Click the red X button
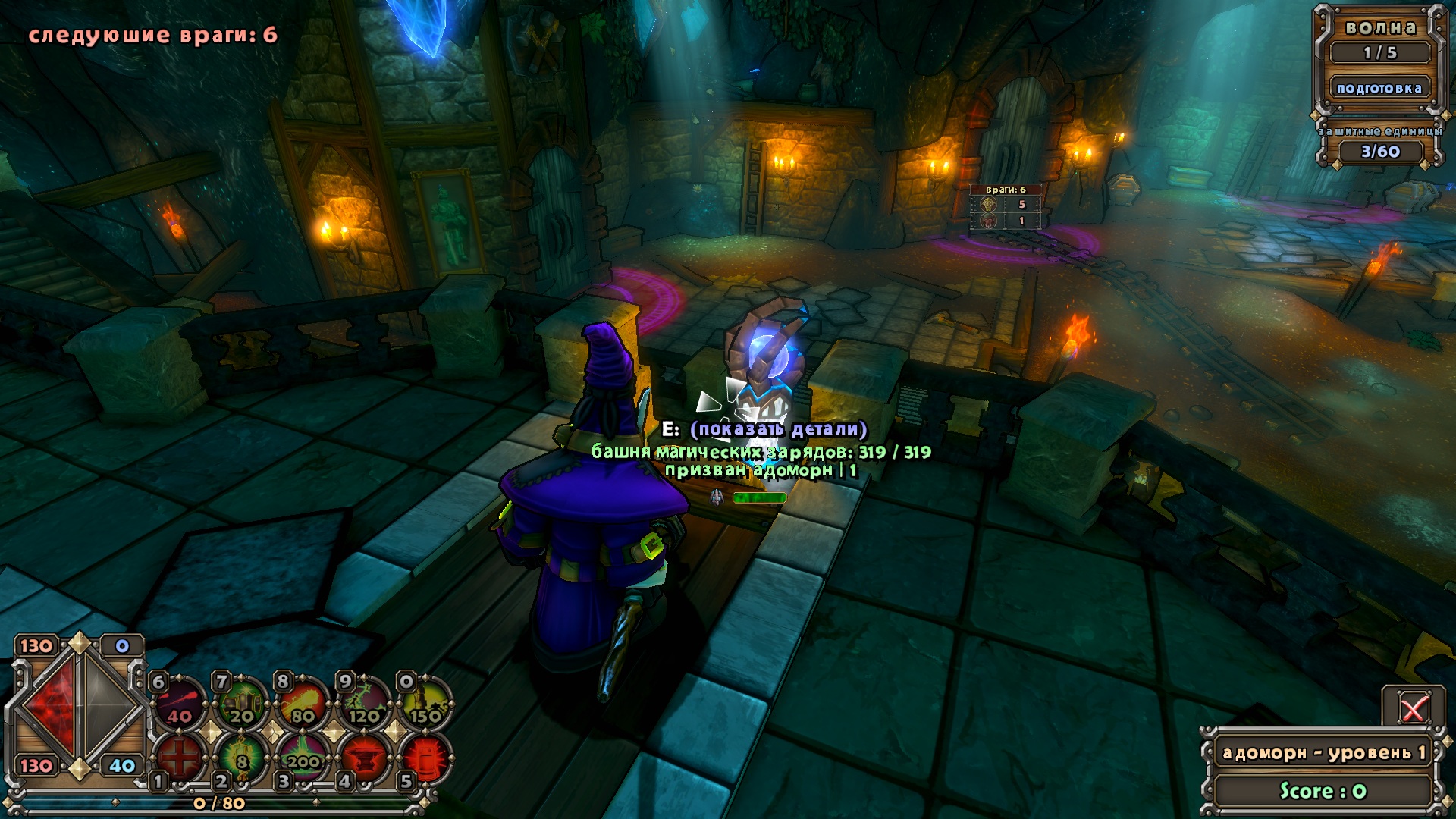This screenshot has width=1456, height=819. point(1412,710)
